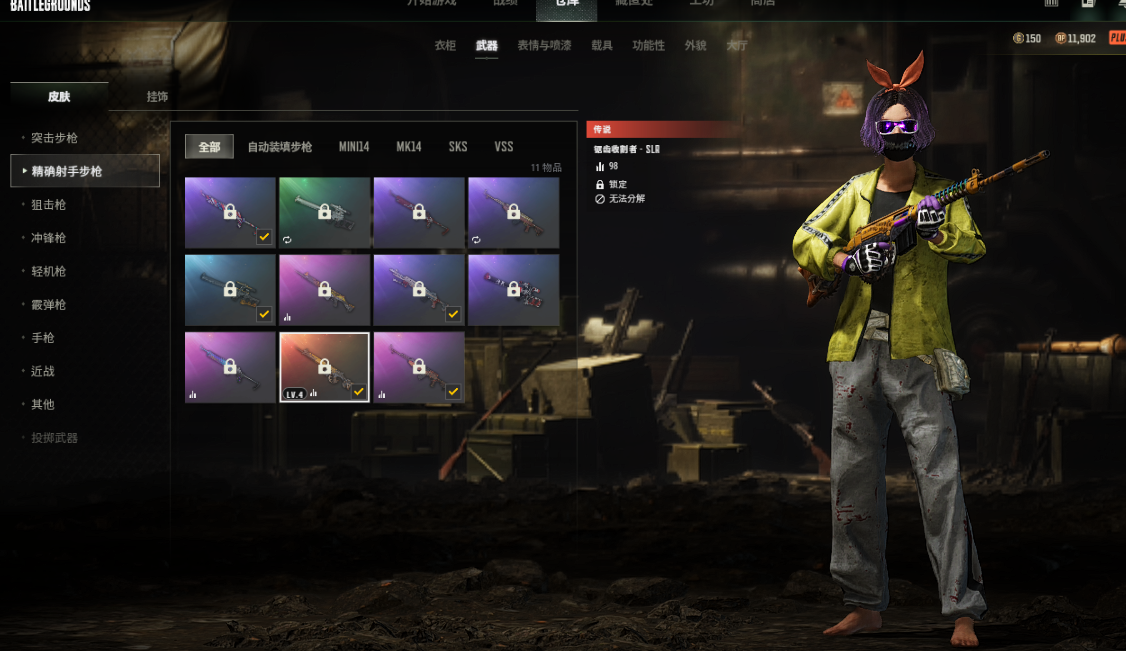Filter skins by 自动装填步枪

(280, 147)
